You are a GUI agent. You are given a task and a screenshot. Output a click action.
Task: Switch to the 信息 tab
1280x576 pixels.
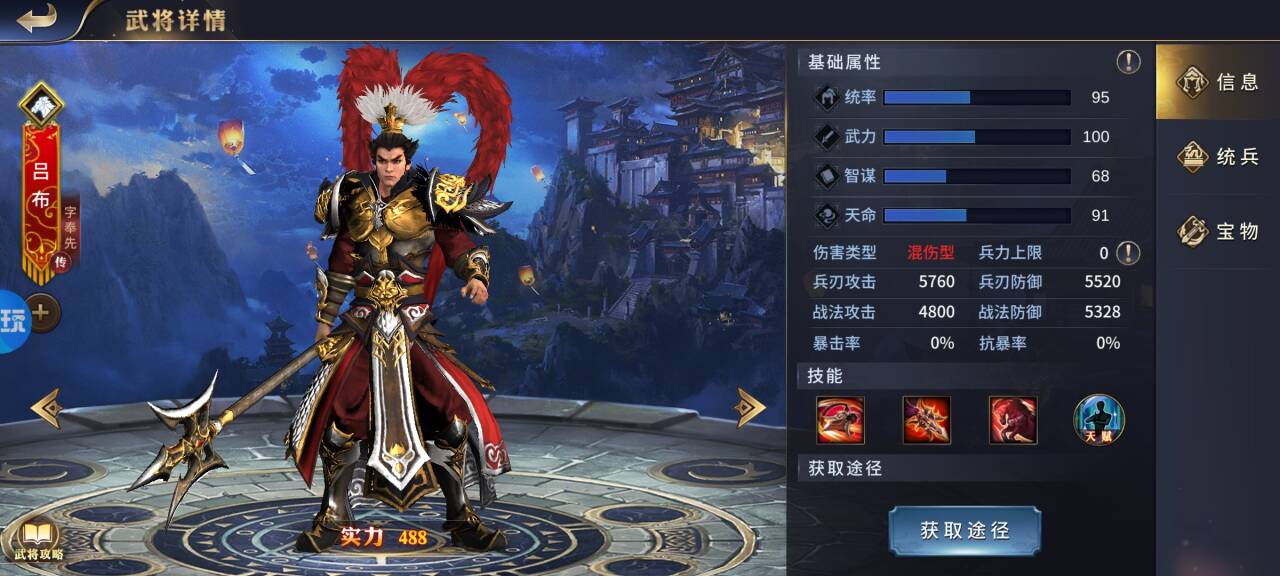[x=1217, y=82]
